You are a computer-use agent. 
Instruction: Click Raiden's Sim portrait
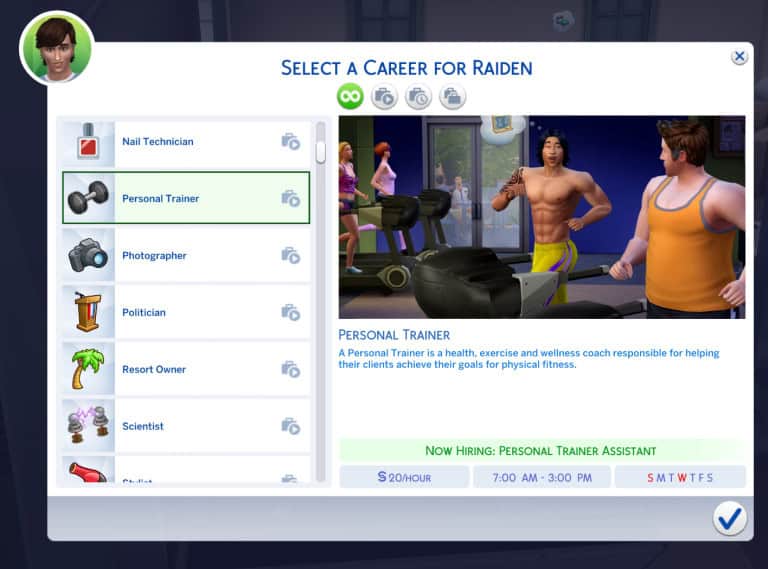57,48
